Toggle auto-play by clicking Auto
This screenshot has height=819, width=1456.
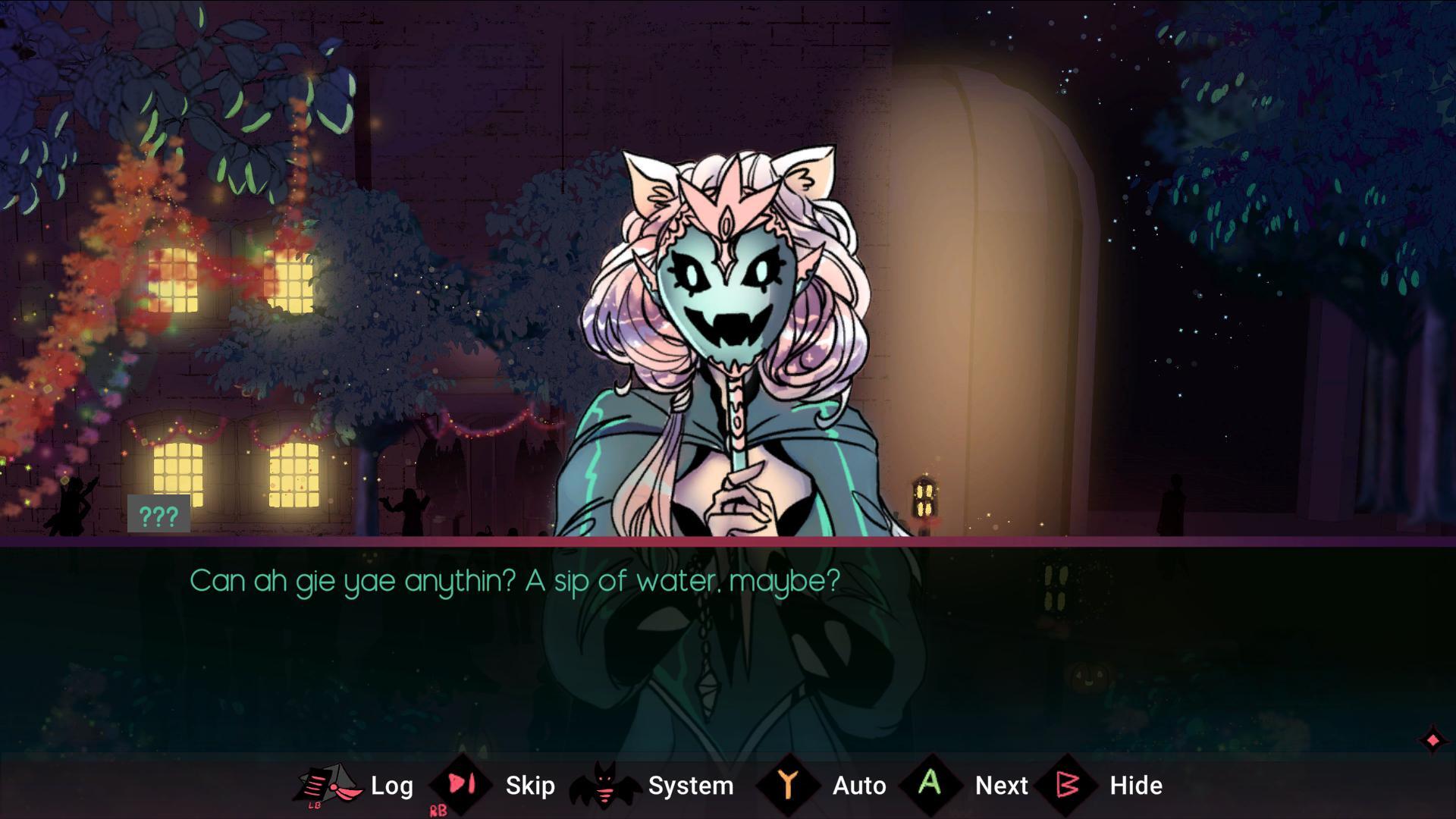click(x=860, y=786)
